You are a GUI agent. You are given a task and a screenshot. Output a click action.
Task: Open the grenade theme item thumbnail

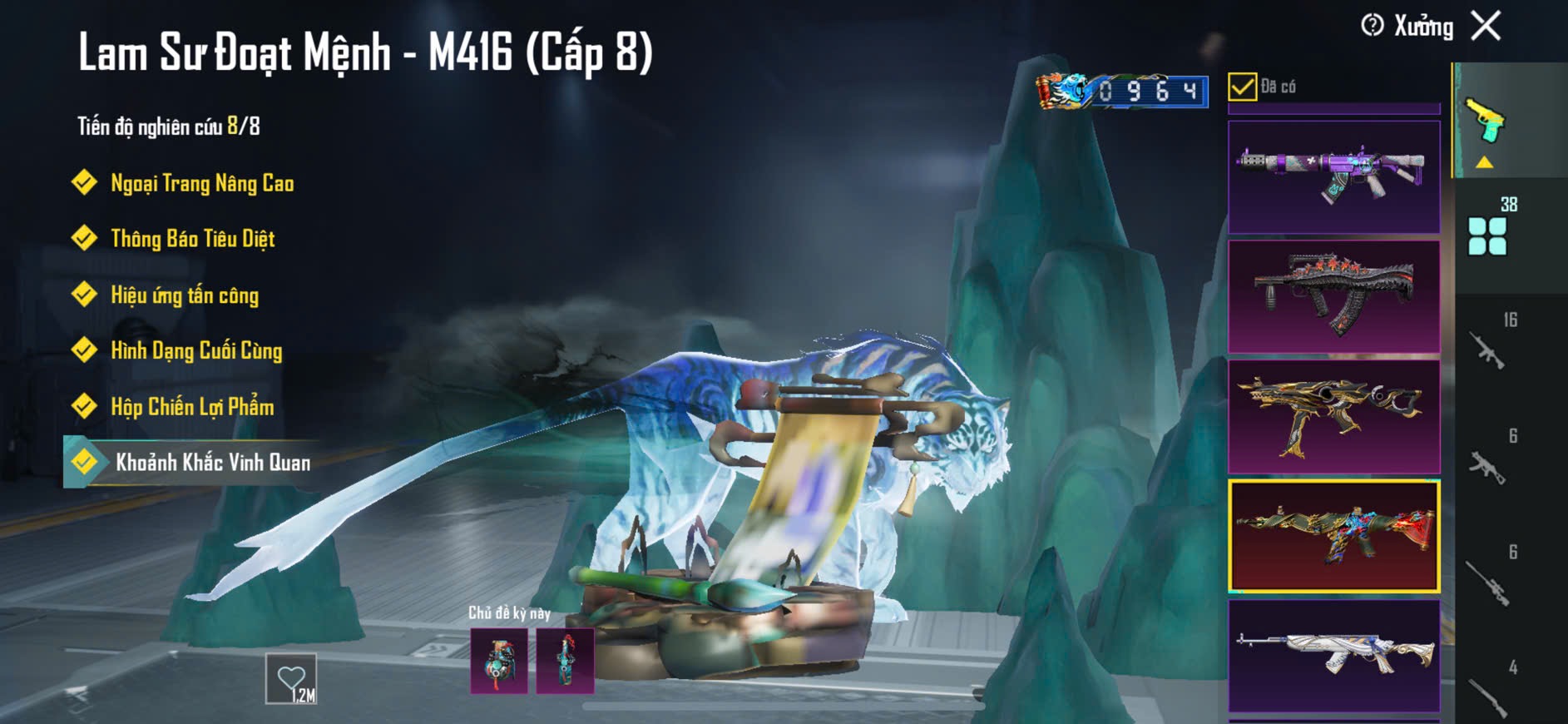point(499,662)
